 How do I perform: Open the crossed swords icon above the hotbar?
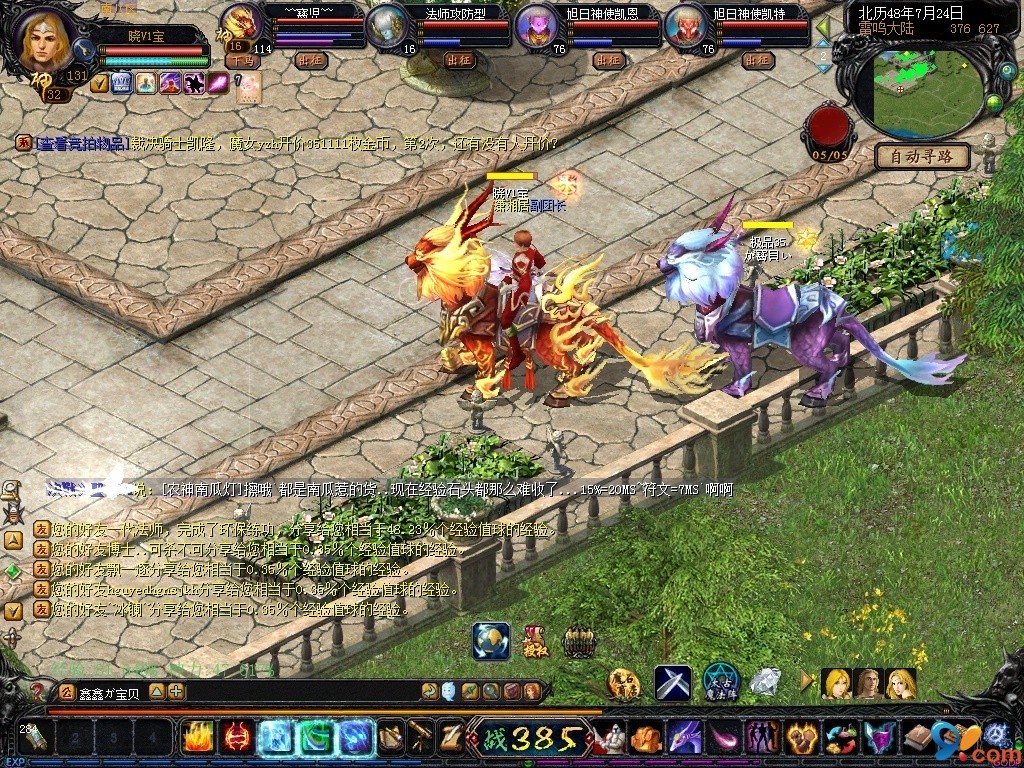(x=673, y=683)
